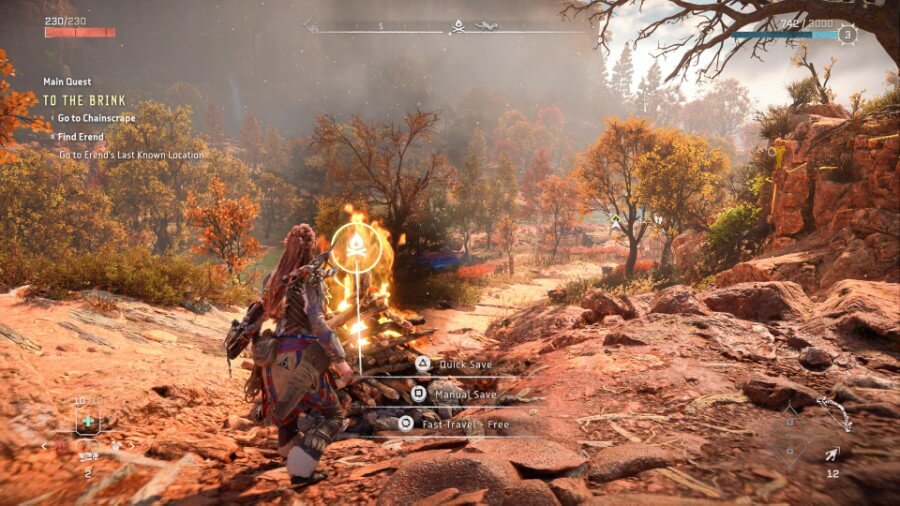Select the hunter bow weapon icon
This screenshot has height=506, width=900.
[835, 413]
